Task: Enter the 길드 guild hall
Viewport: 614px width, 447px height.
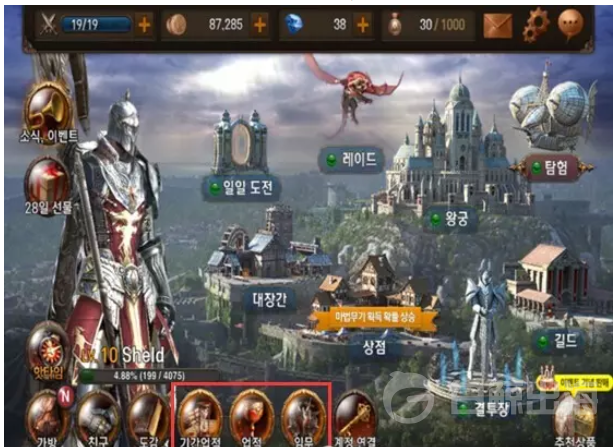Action: 566,340
